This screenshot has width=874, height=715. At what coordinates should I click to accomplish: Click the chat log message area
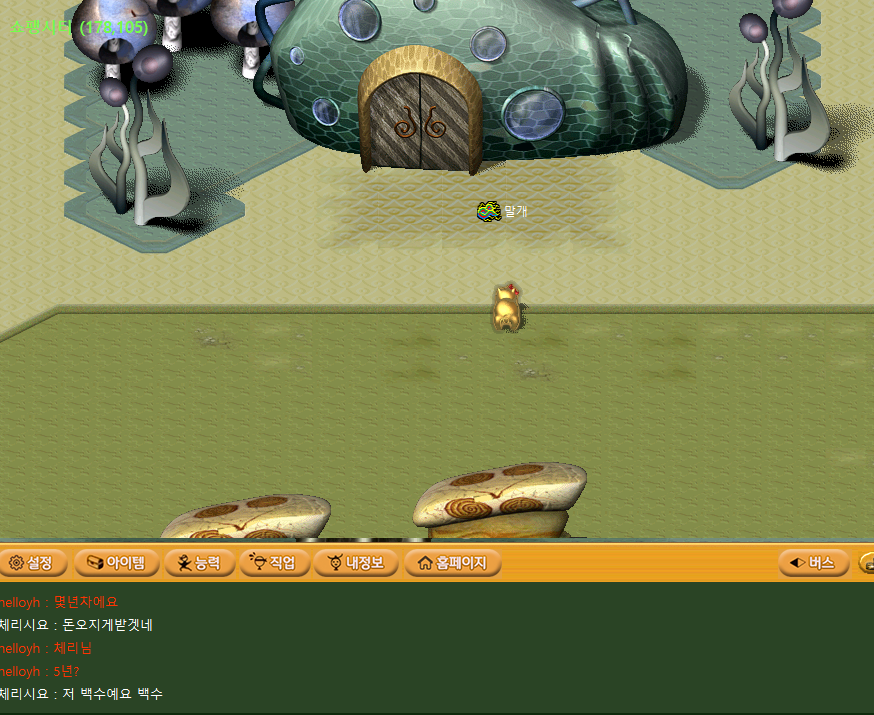437,647
